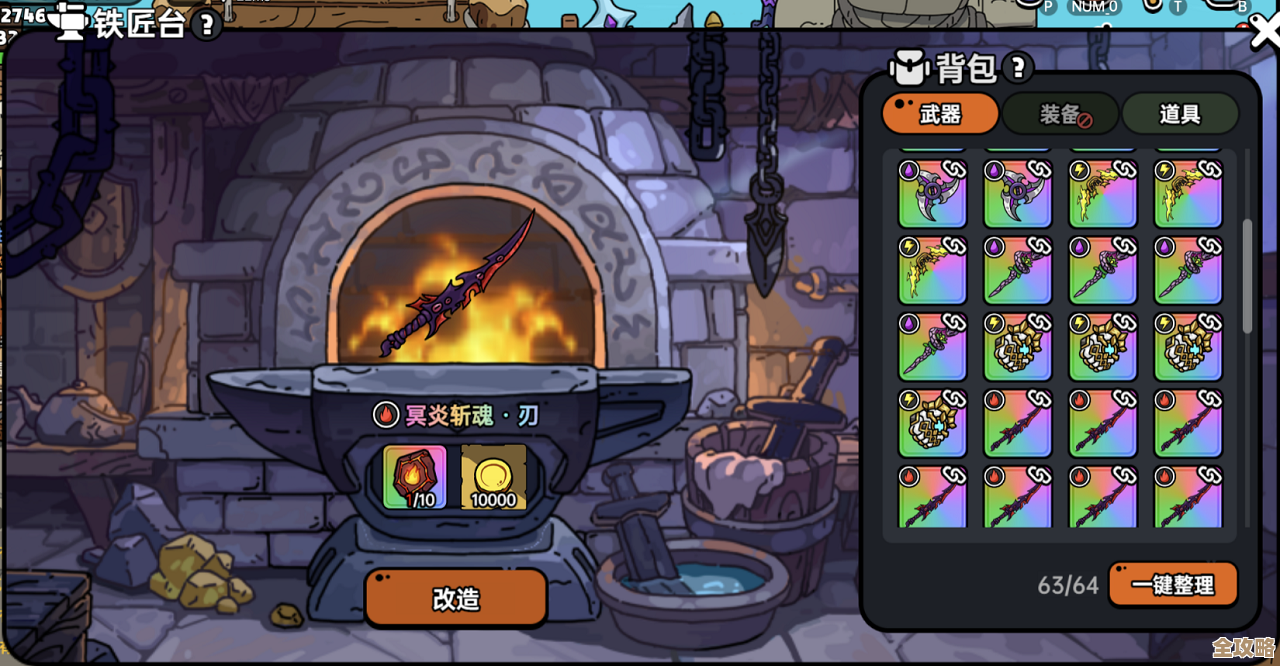Click the question mark next to 背包
Viewport: 1280px width, 666px height.
[x=1017, y=68]
